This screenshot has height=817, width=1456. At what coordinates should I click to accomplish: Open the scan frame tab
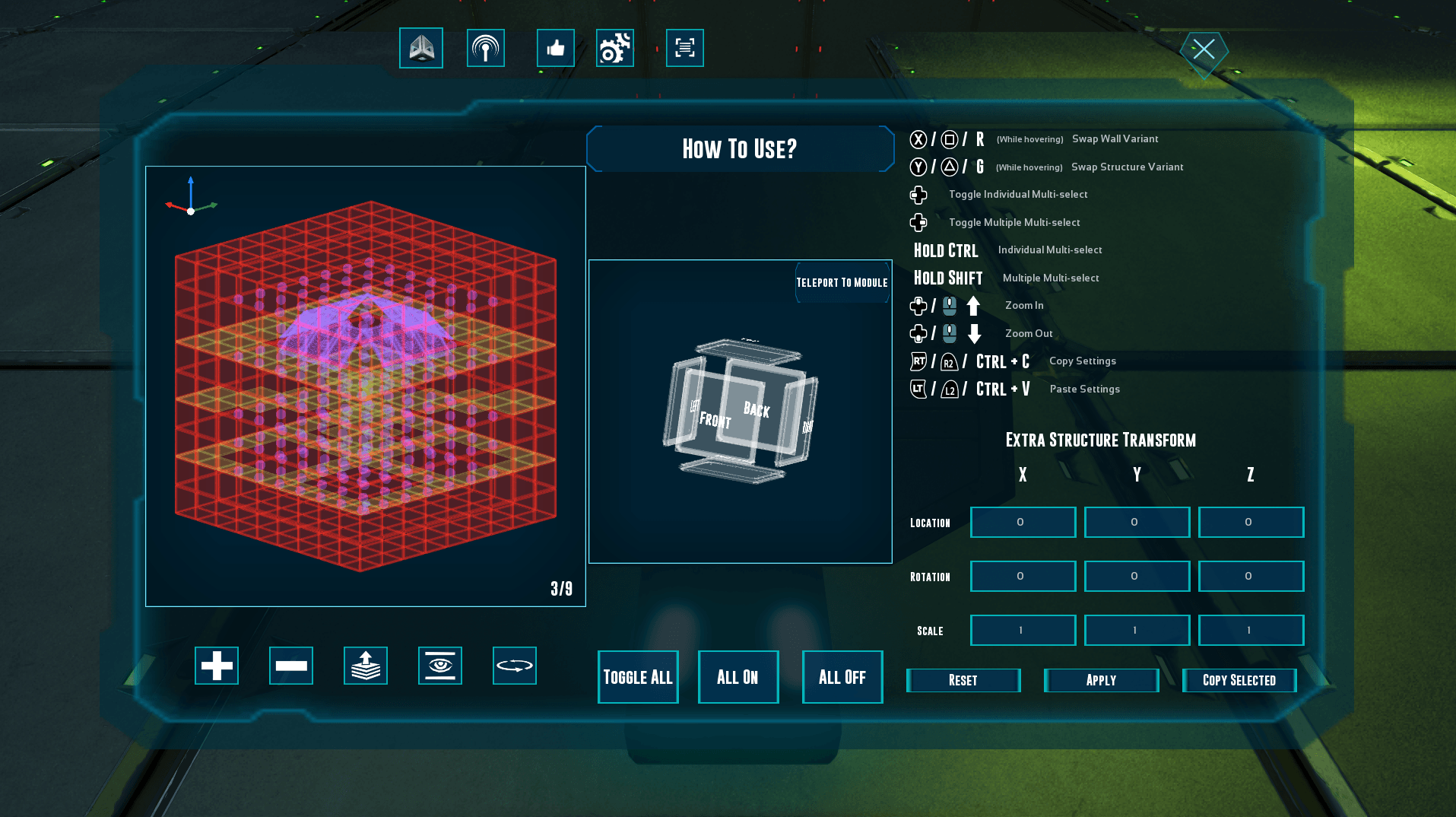click(684, 49)
